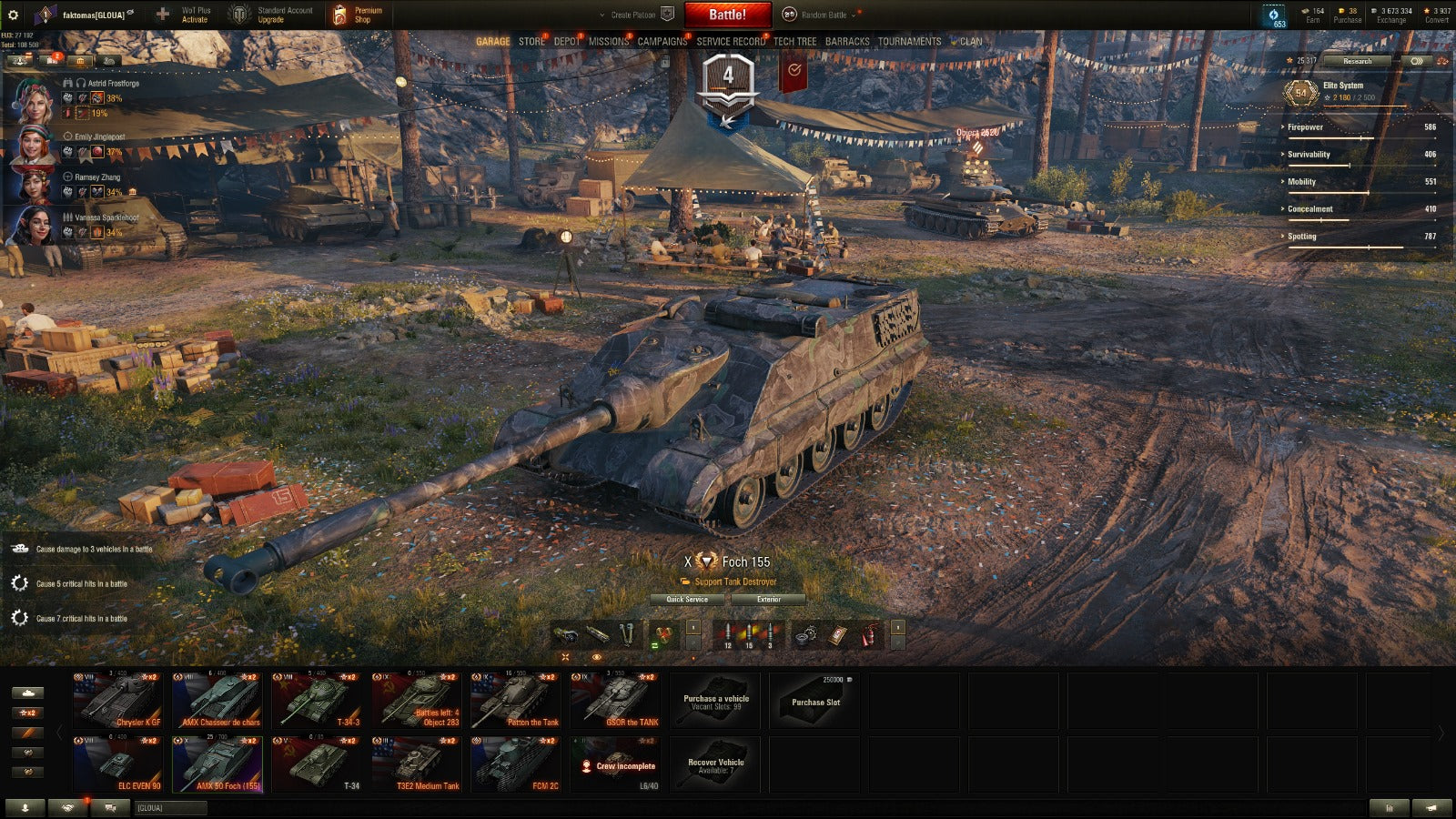The width and height of the screenshot is (1456, 819).
Task: Open the Exterior customization
Action: [x=769, y=600]
